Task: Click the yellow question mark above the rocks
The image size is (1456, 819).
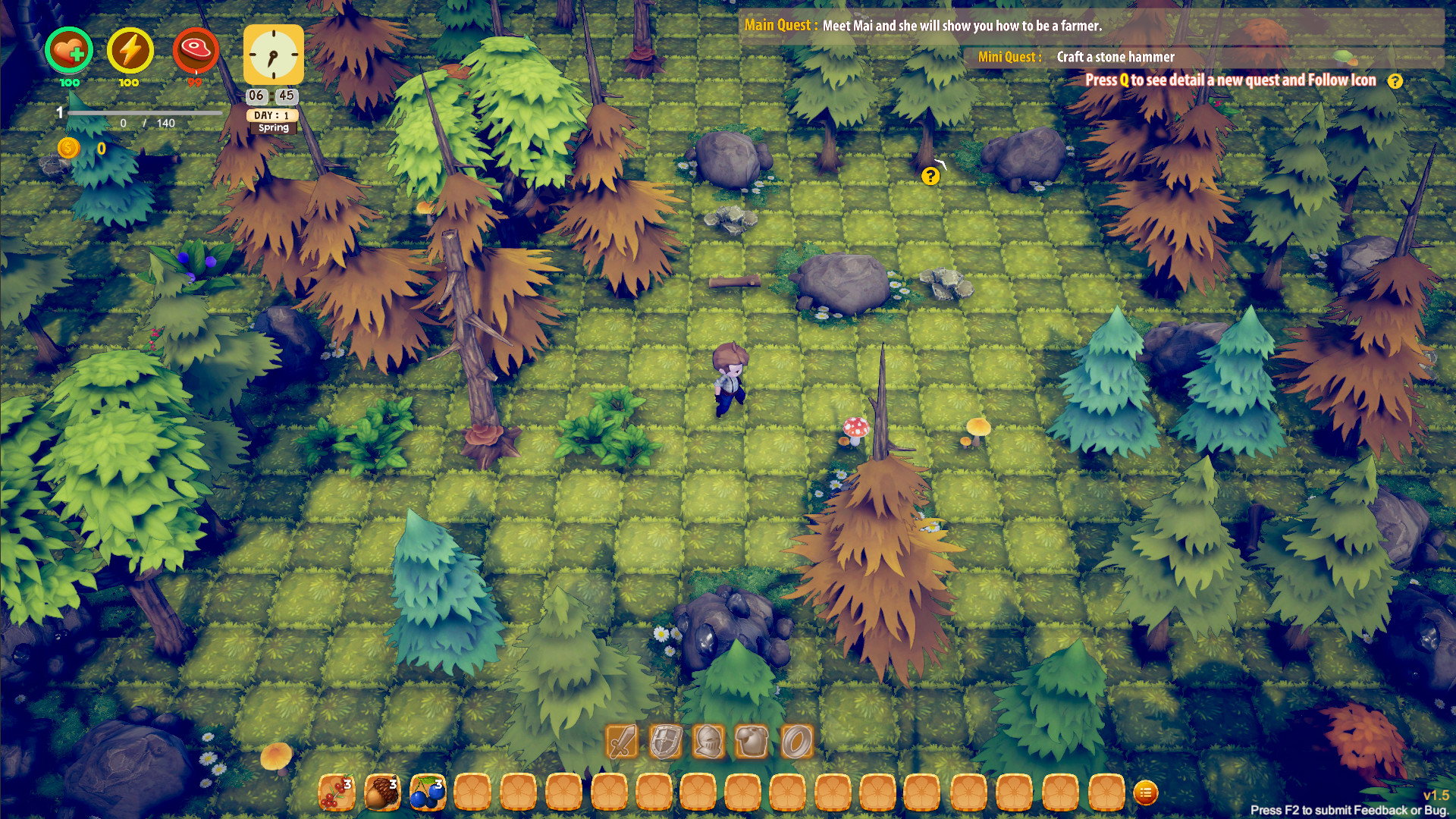Action: click(930, 177)
